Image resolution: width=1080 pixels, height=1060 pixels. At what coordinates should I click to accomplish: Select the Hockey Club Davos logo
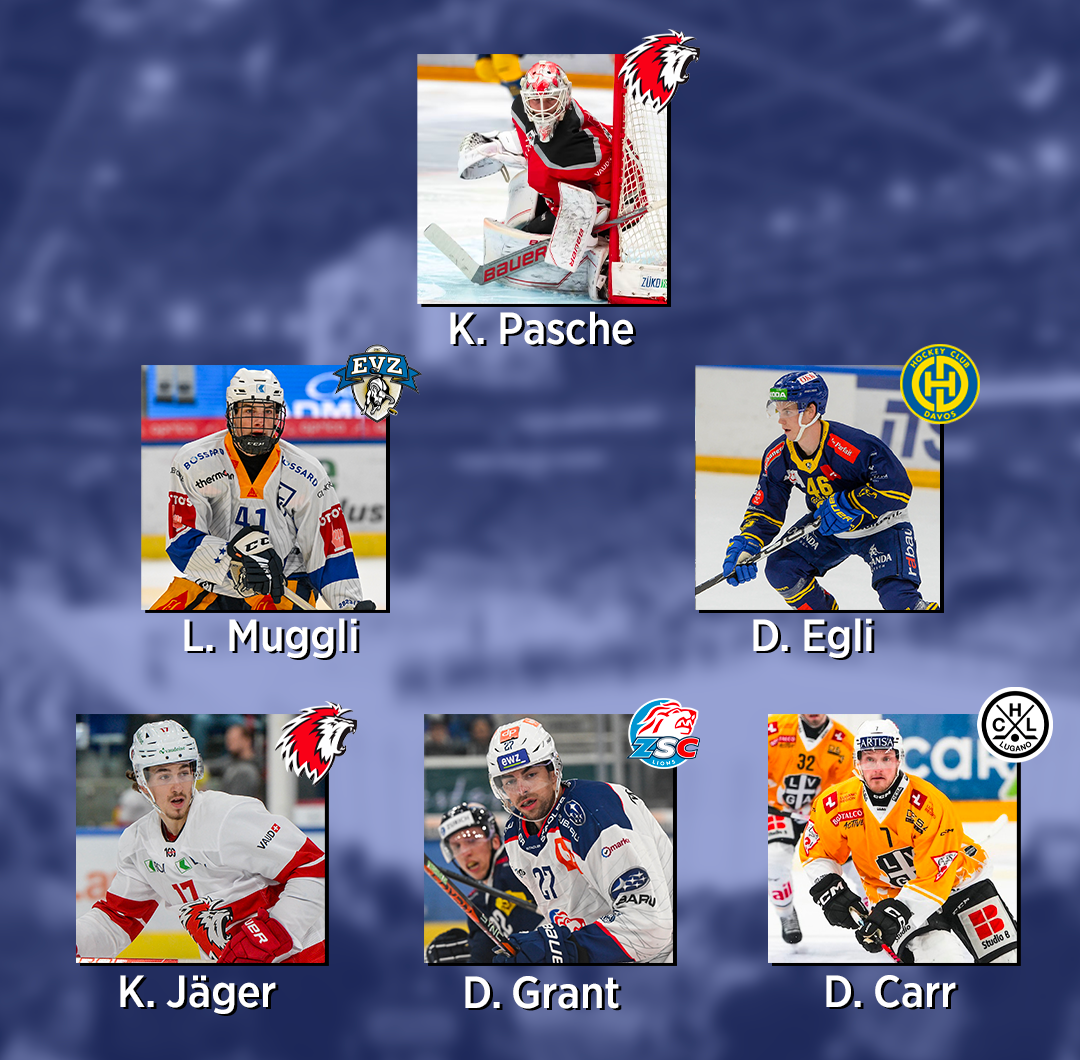[x=939, y=384]
